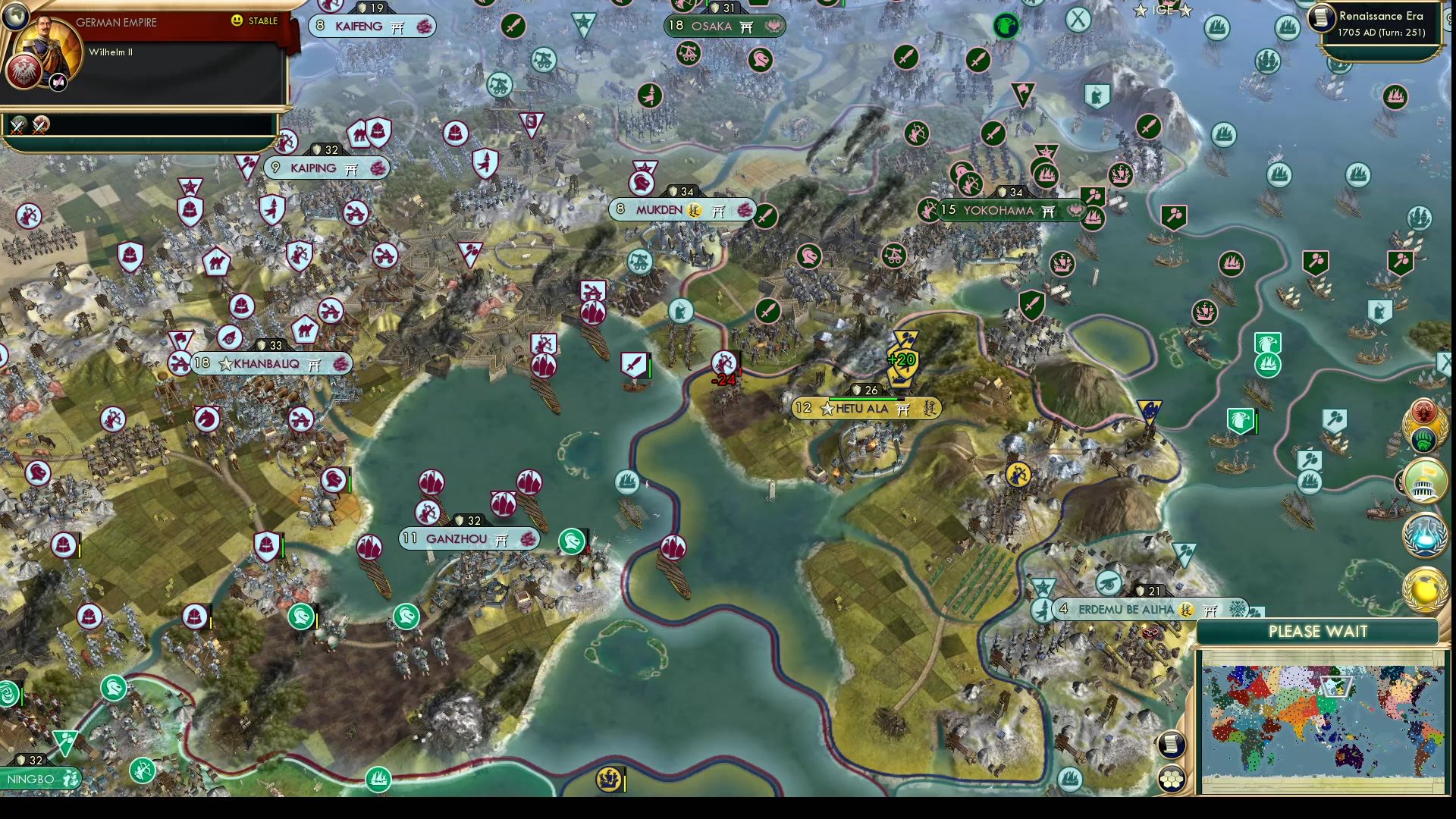Open the Technology tree flask icon
Screen dimensions: 1456x819
click(x=1423, y=533)
